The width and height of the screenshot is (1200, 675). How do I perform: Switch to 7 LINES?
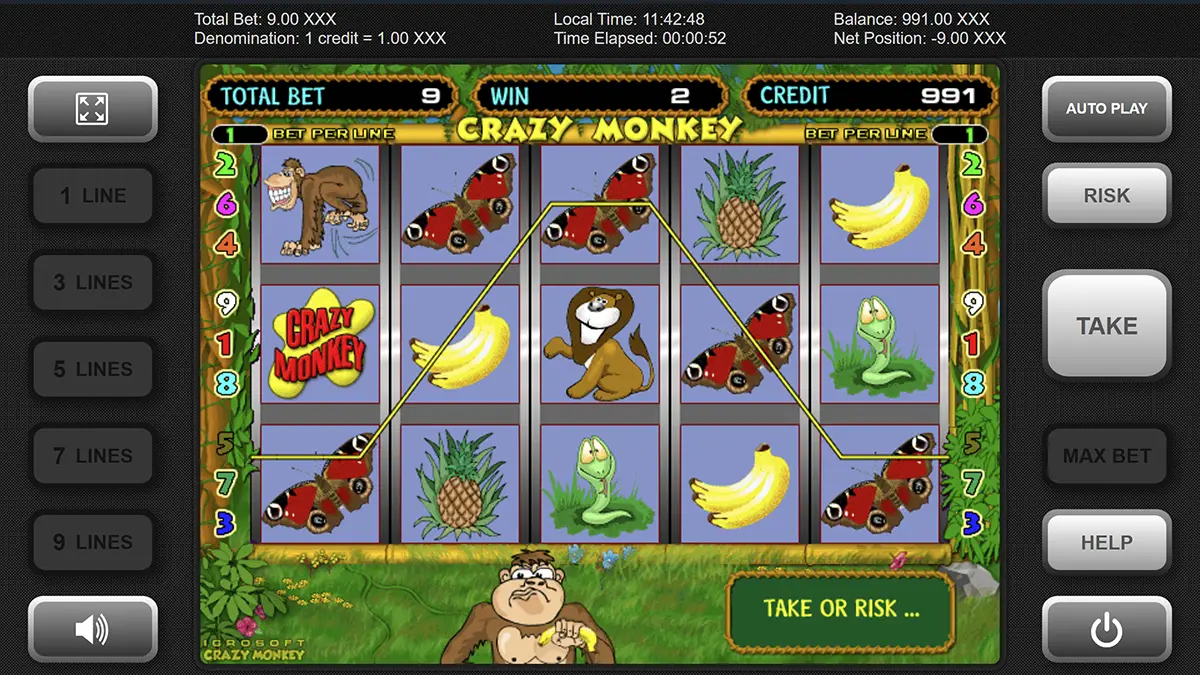(x=92, y=456)
